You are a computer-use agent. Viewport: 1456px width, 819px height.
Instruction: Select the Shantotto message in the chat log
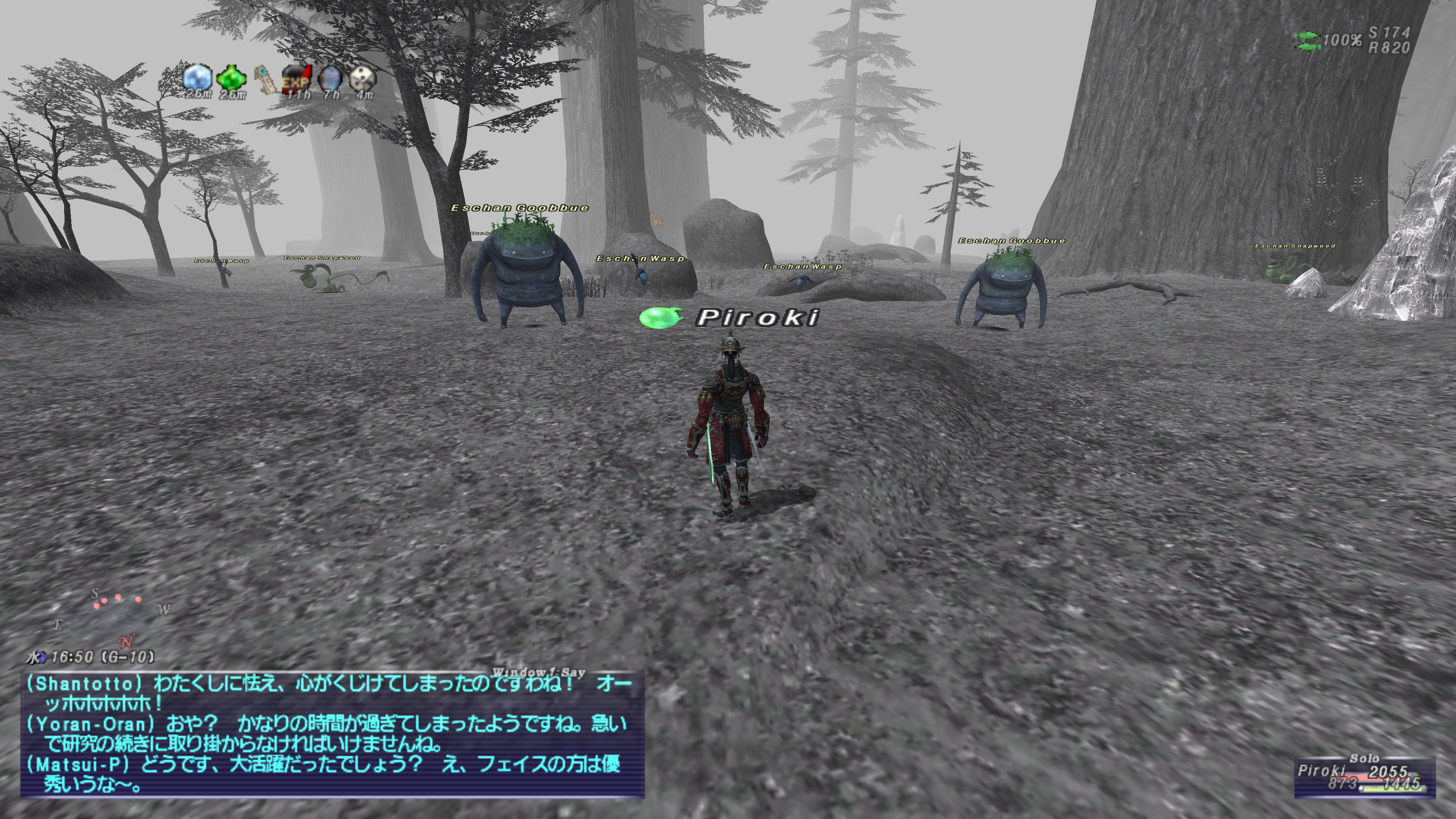tap(328, 693)
